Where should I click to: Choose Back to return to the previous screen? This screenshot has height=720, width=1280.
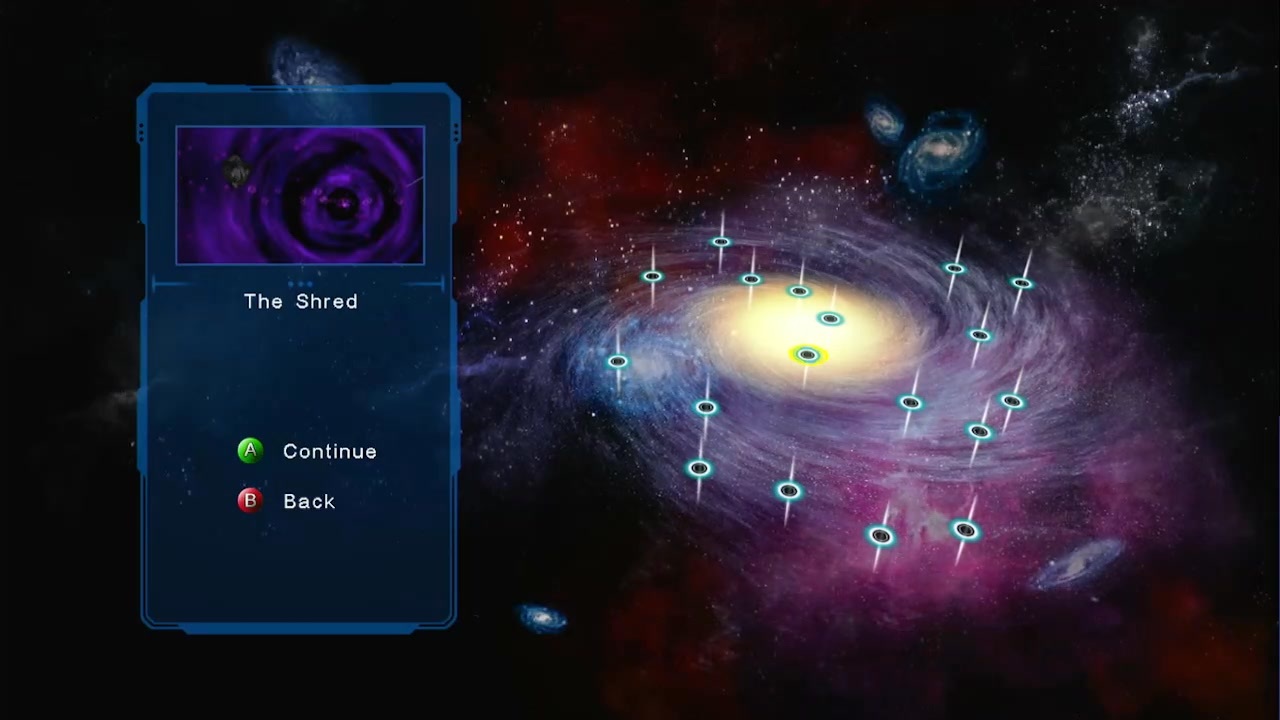point(309,501)
